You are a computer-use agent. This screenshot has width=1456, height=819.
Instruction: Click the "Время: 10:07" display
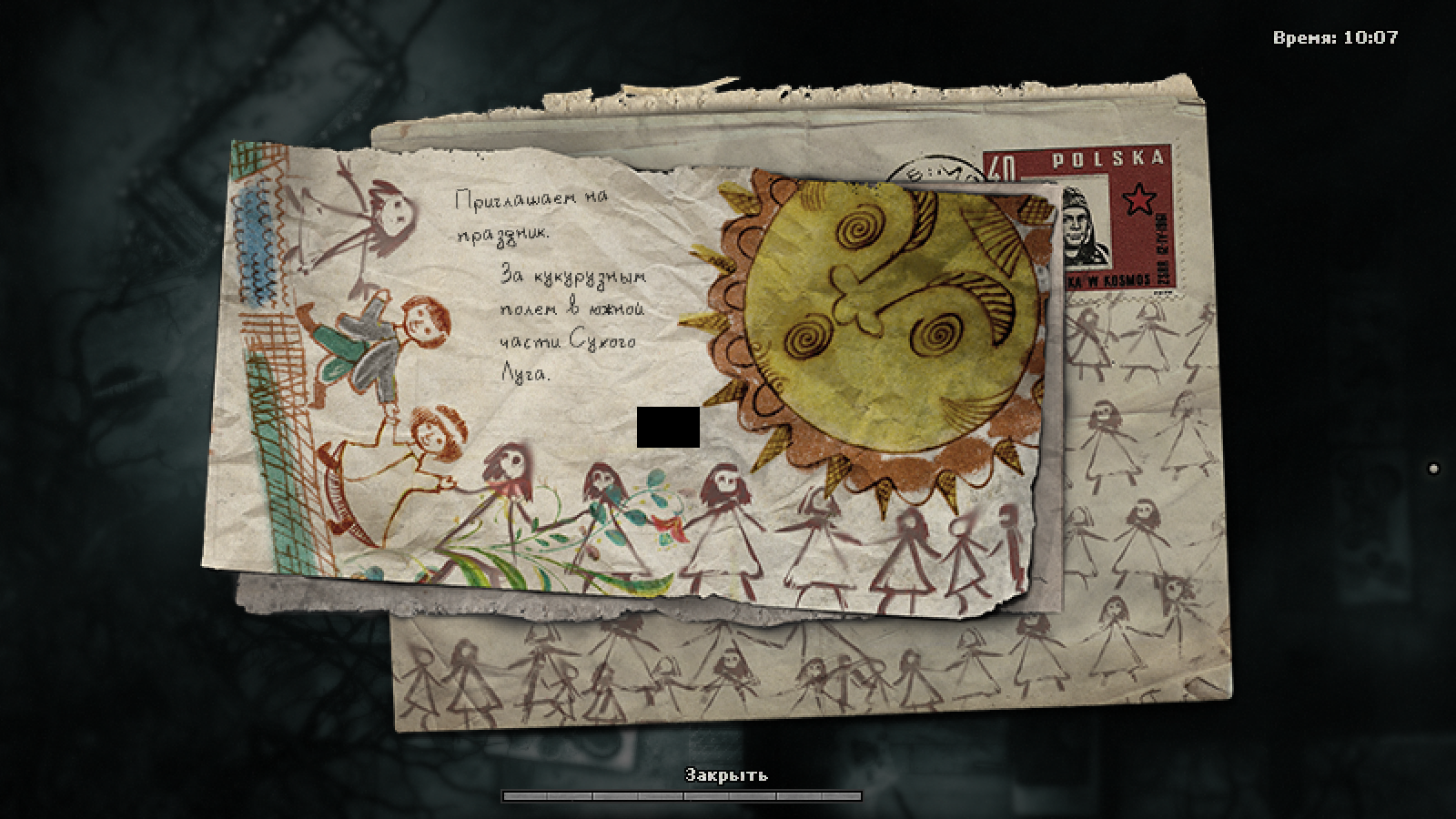pyautogui.click(x=1333, y=38)
